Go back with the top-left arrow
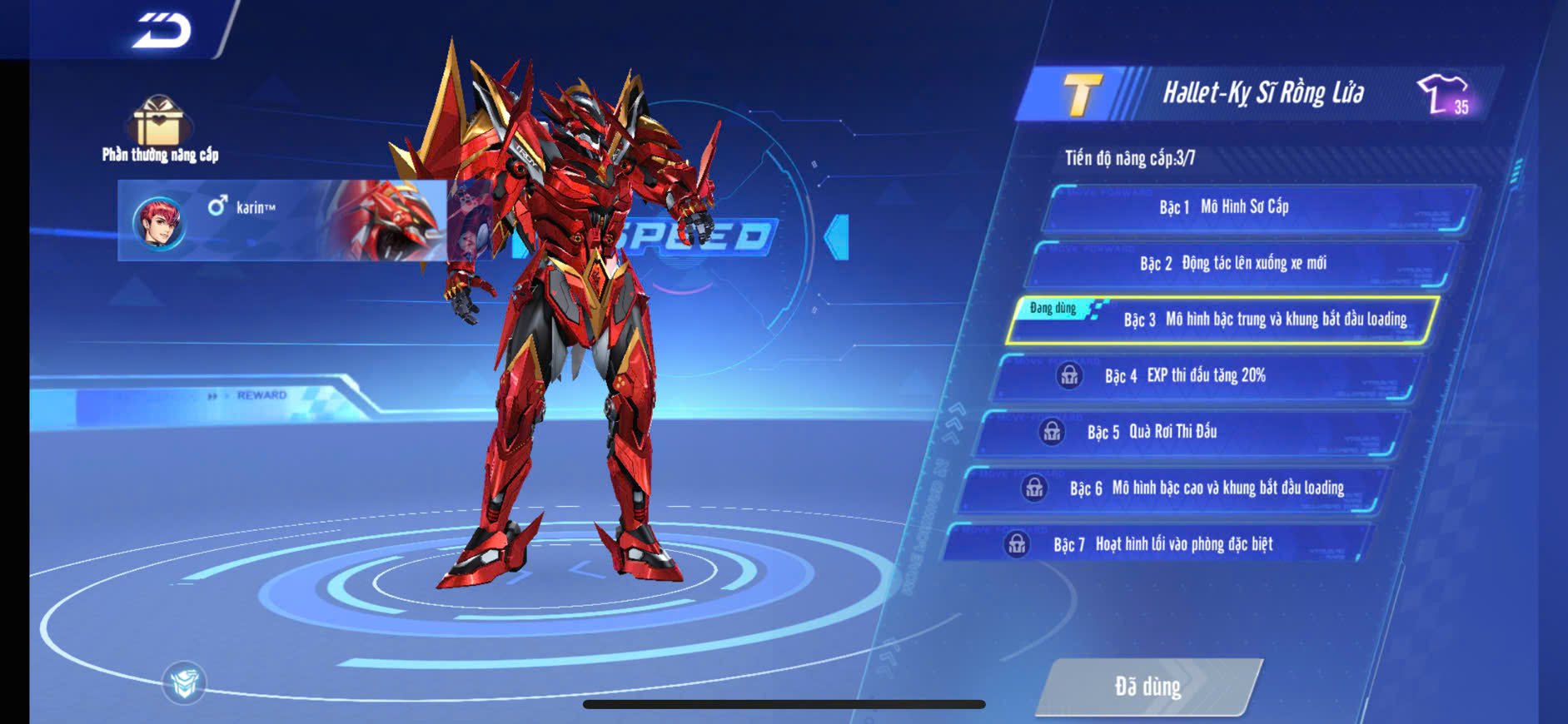Viewport: 1568px width, 724px height. pyautogui.click(x=162, y=31)
